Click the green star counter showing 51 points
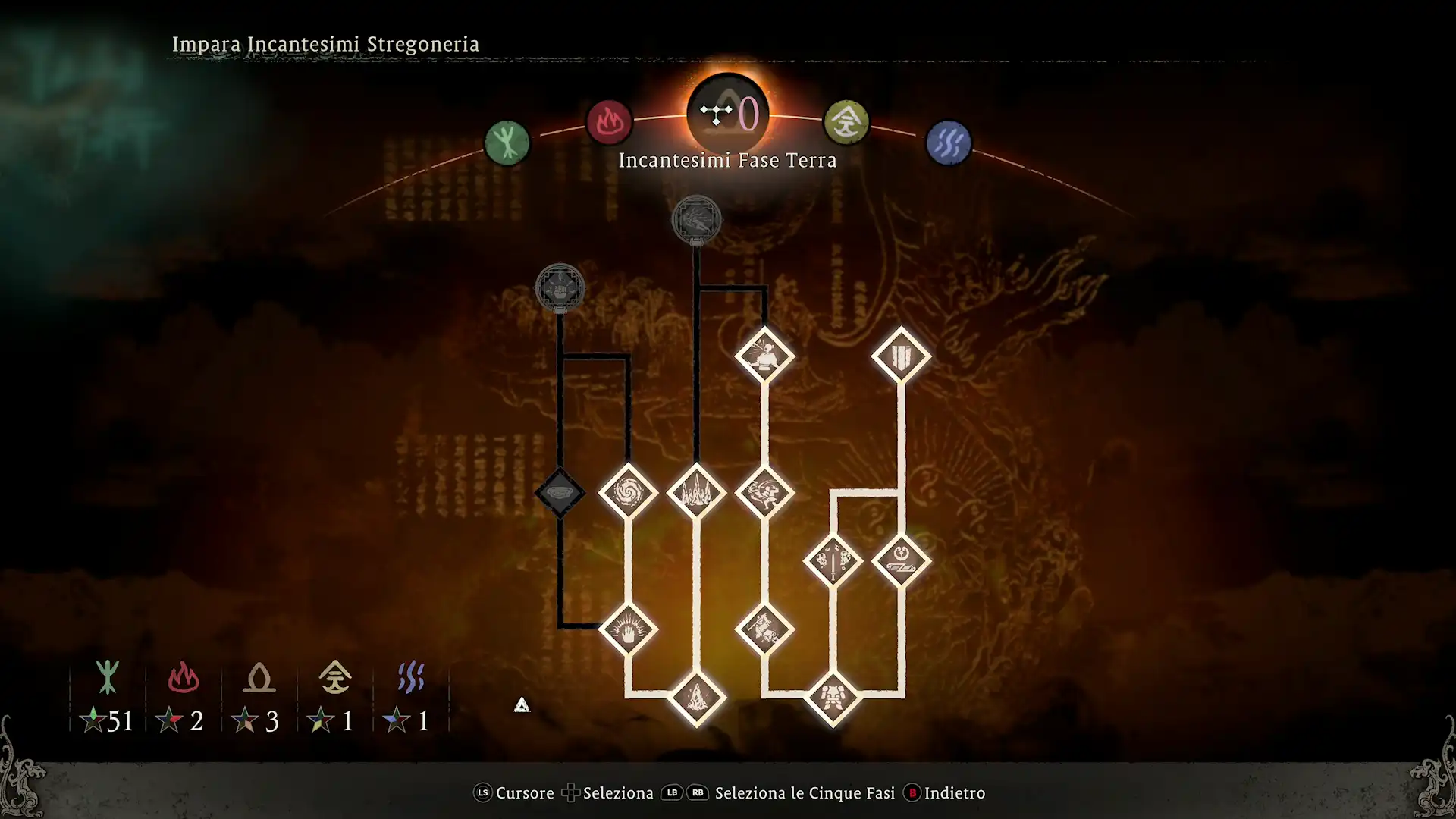Image resolution: width=1456 pixels, height=819 pixels. [x=106, y=720]
